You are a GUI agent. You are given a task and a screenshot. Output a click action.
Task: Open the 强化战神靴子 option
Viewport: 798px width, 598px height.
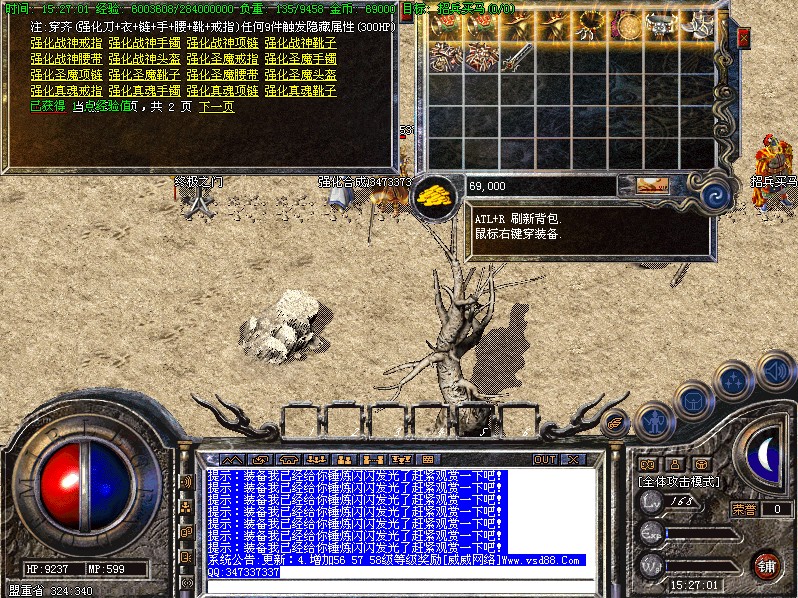(x=299, y=43)
